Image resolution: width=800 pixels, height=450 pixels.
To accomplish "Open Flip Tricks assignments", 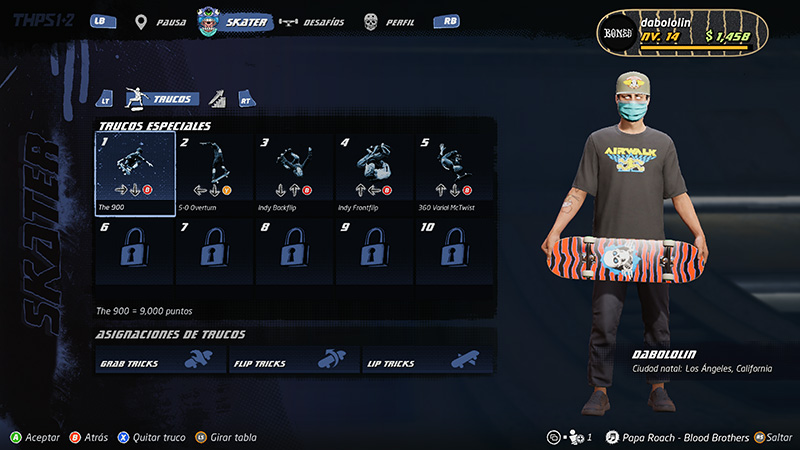I will tap(294, 362).
